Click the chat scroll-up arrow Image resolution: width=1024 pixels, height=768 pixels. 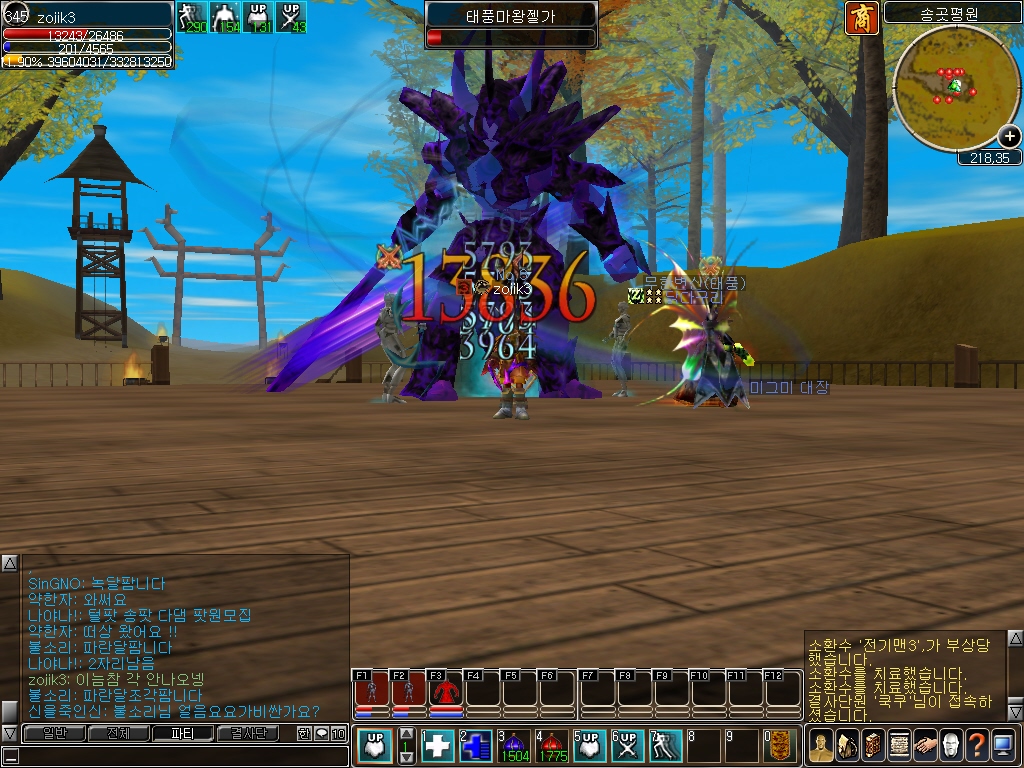point(9,563)
